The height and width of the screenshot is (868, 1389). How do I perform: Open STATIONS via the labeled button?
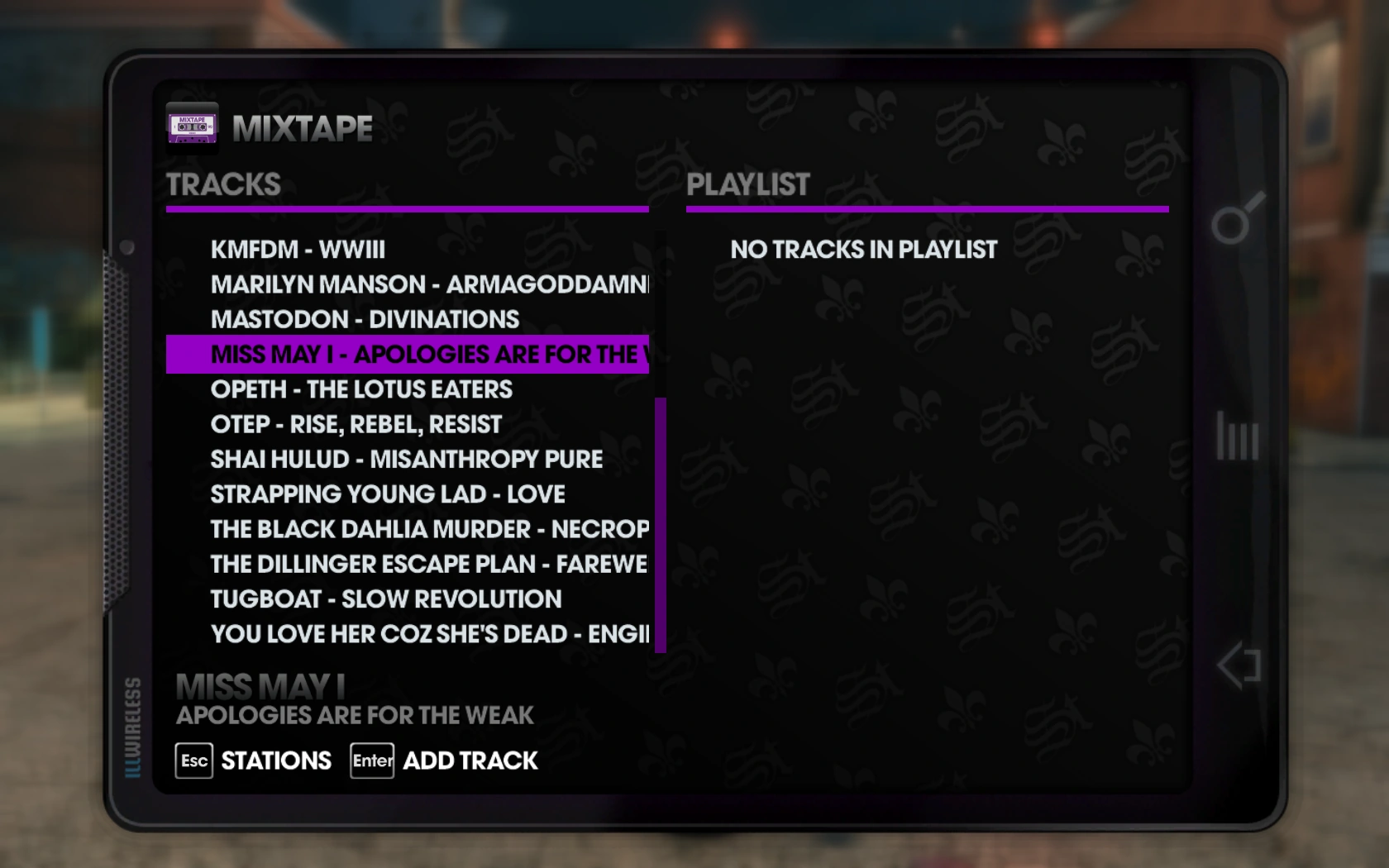pyautogui.click(x=274, y=760)
